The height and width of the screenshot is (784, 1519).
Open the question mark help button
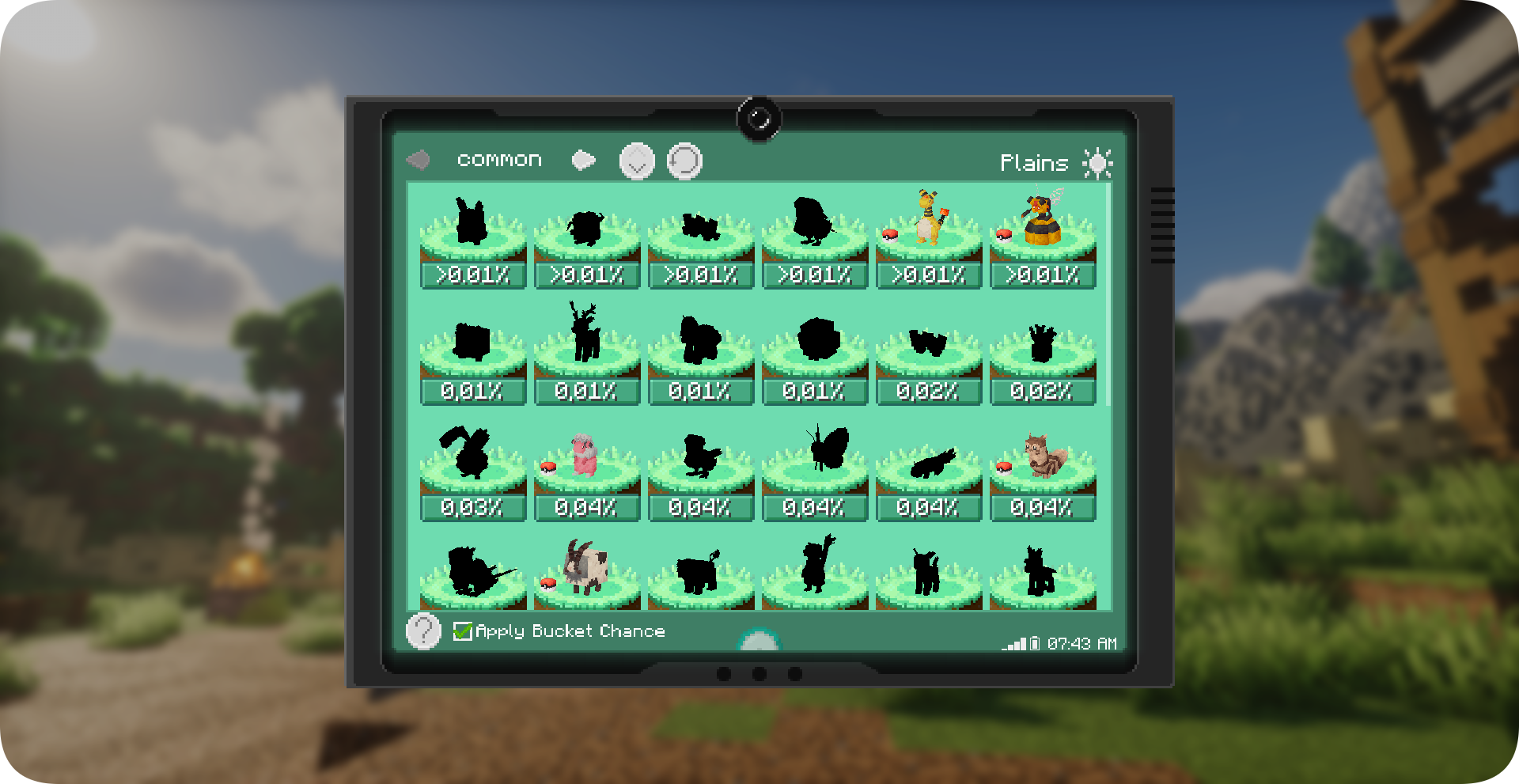coord(423,631)
